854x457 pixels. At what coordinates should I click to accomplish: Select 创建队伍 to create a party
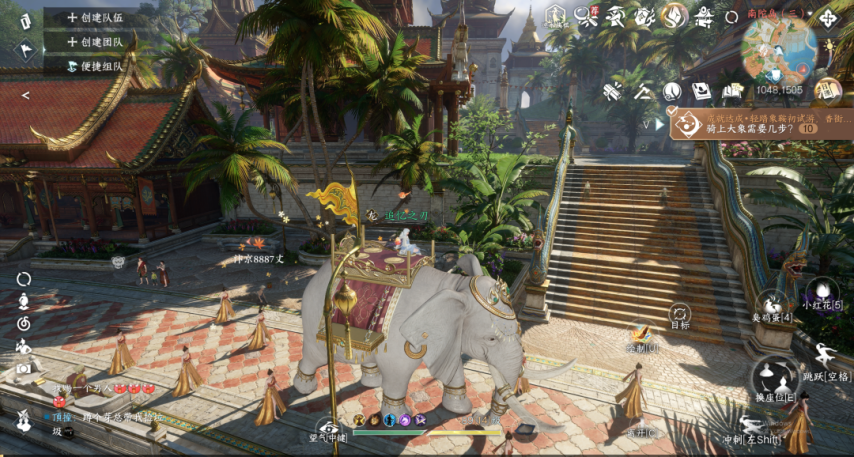coord(95,17)
